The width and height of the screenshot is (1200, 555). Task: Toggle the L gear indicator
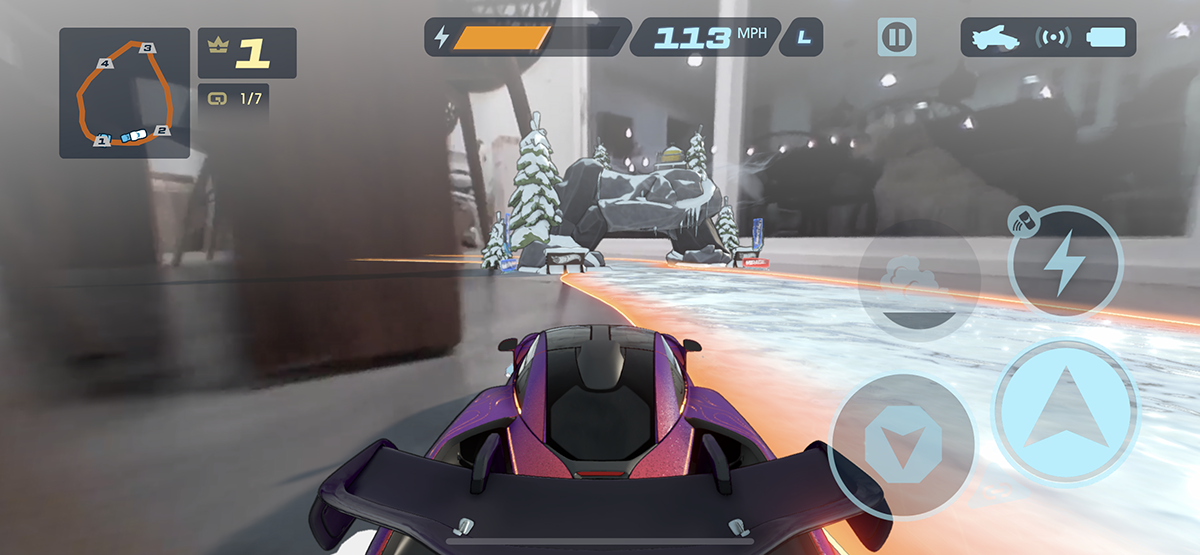click(804, 38)
